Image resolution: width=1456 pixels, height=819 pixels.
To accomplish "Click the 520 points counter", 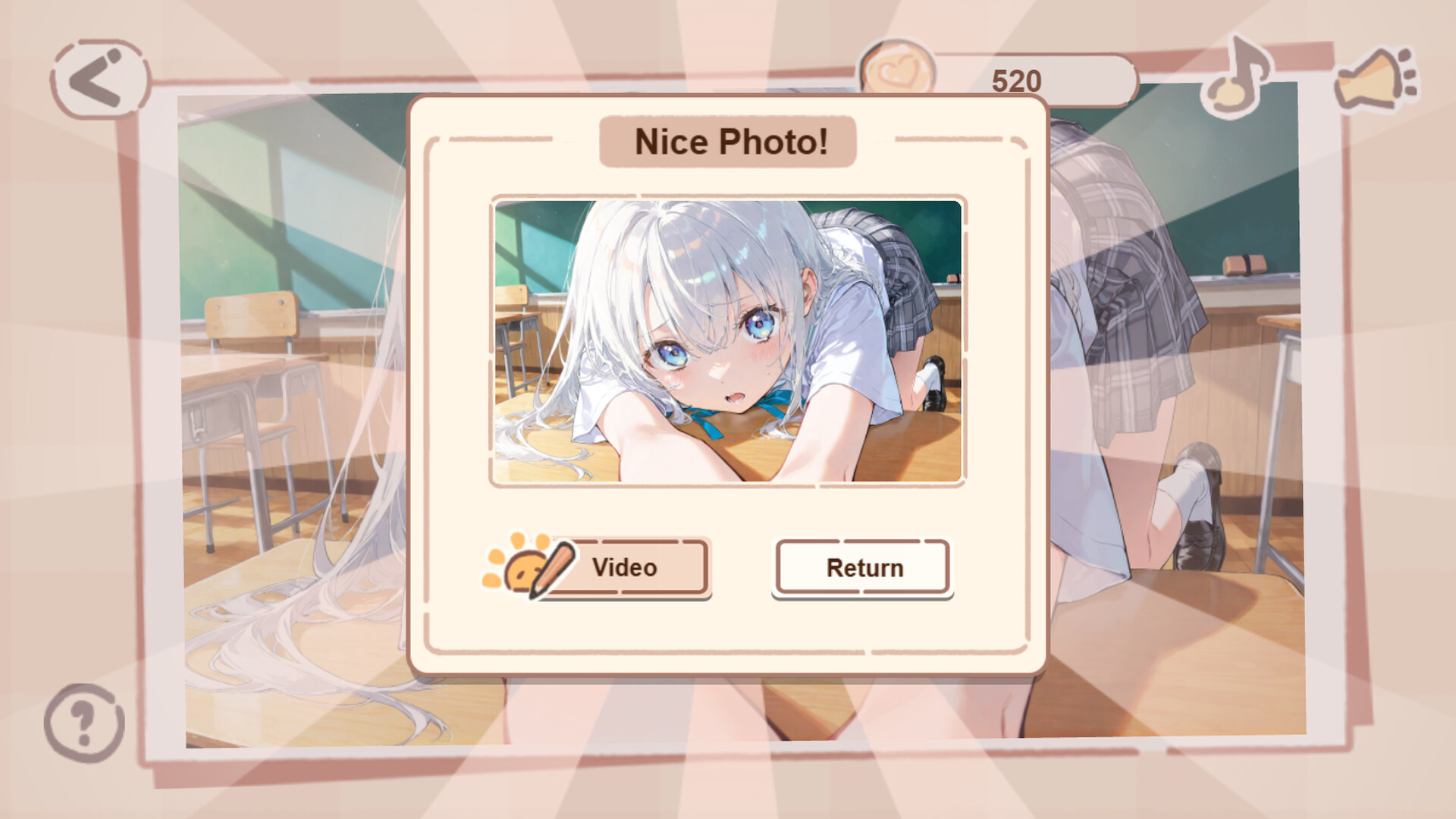I will pyautogui.click(x=1016, y=78).
